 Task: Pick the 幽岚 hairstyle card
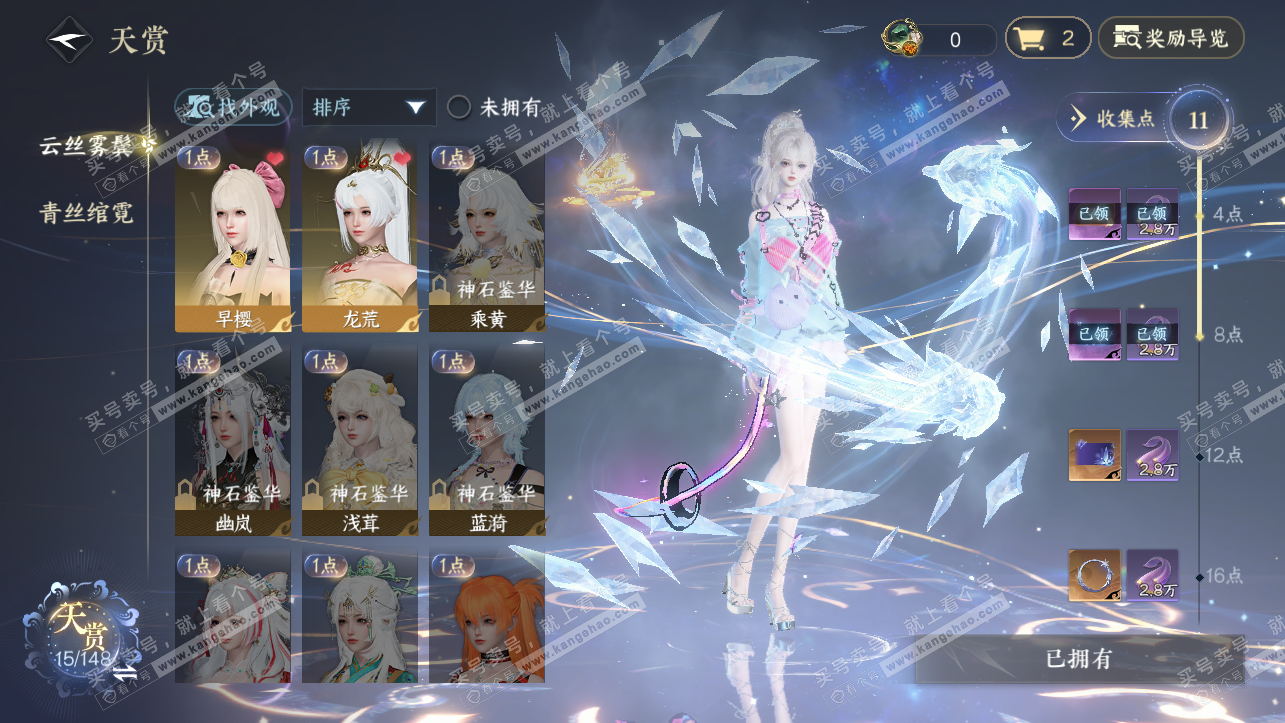(x=233, y=440)
